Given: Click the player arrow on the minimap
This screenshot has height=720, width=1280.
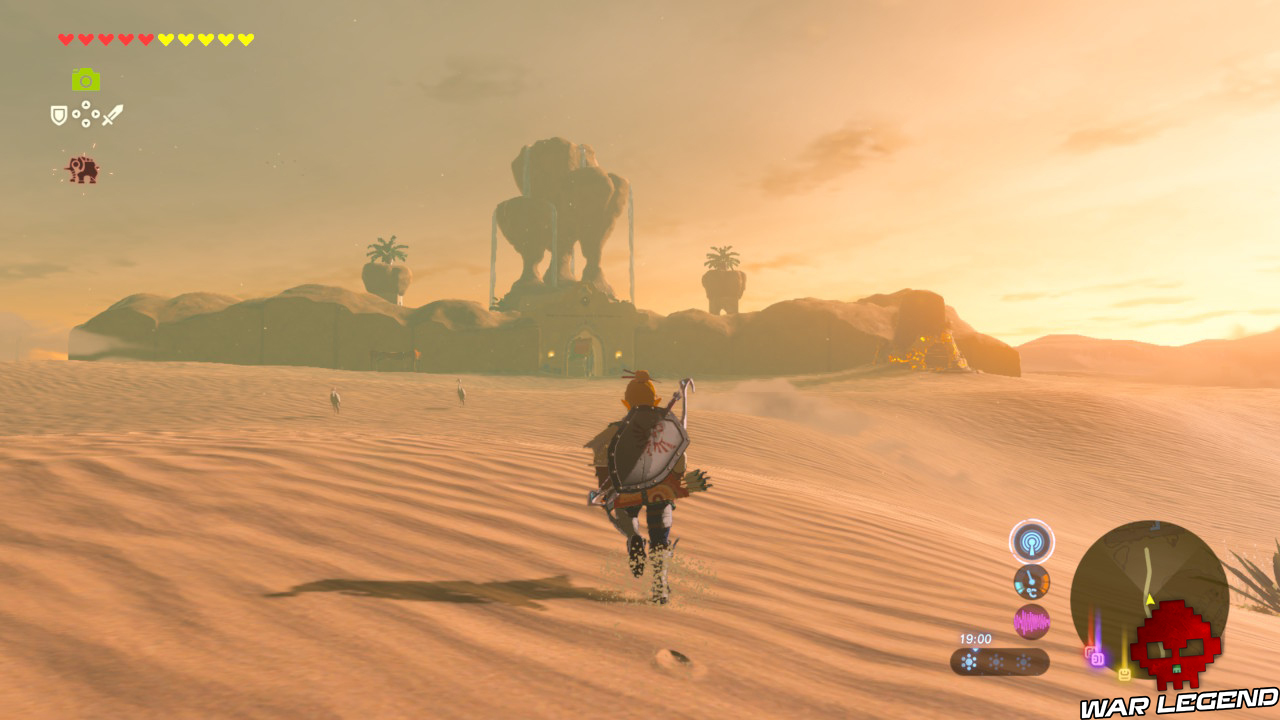Looking at the screenshot, I should click(1149, 599).
